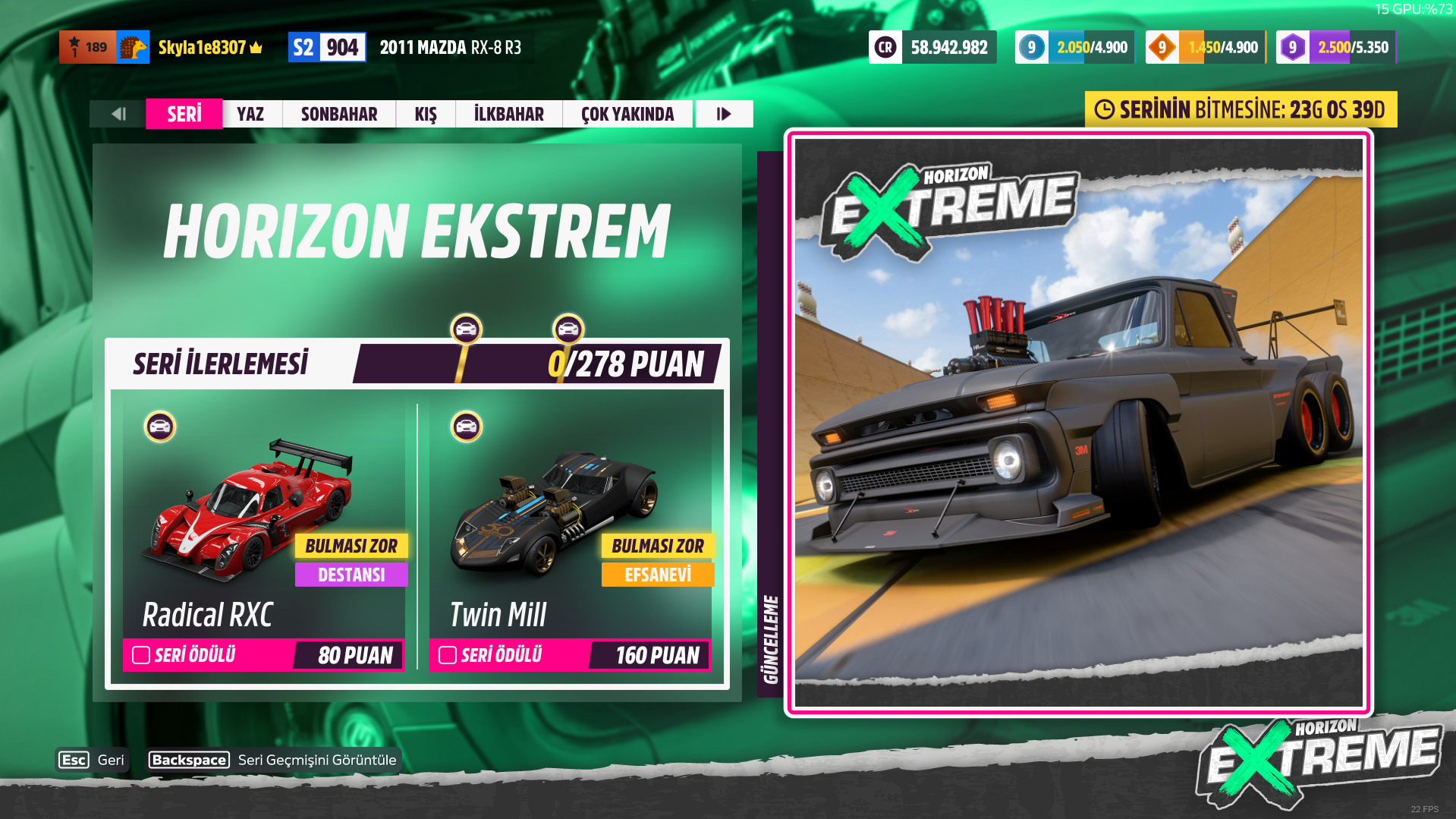Show the KIŞ season tab
Viewport: 1456px width, 819px height.
[425, 114]
